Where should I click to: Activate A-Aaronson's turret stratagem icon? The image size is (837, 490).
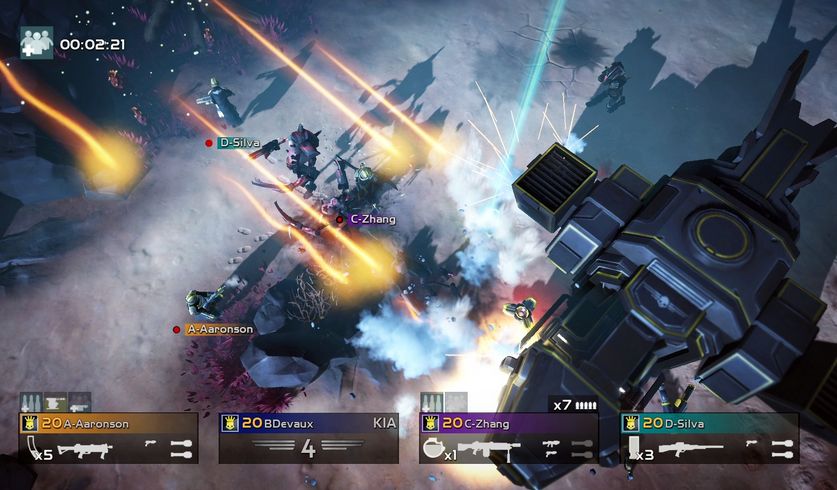55,402
